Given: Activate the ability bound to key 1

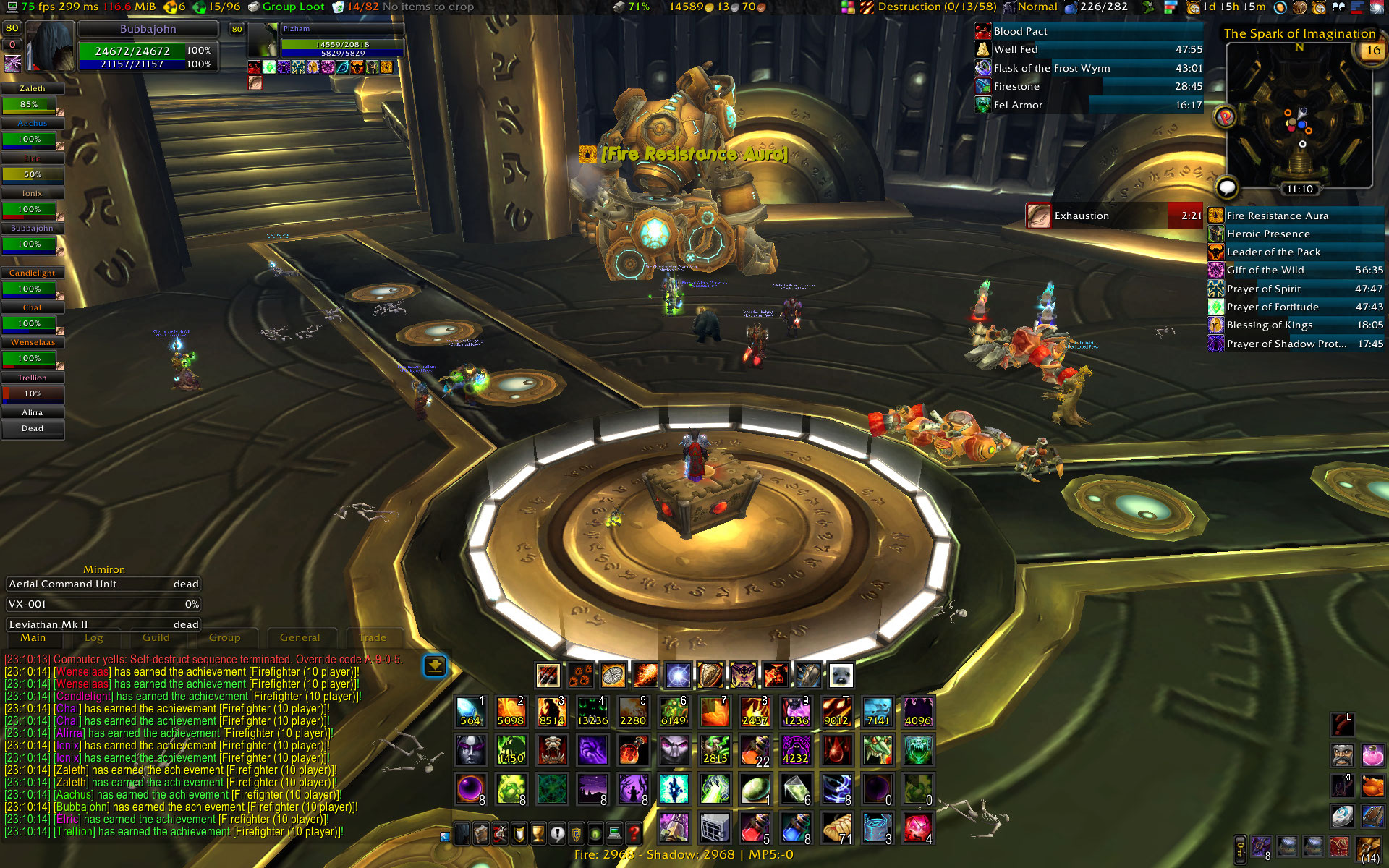Looking at the screenshot, I should click(470, 711).
